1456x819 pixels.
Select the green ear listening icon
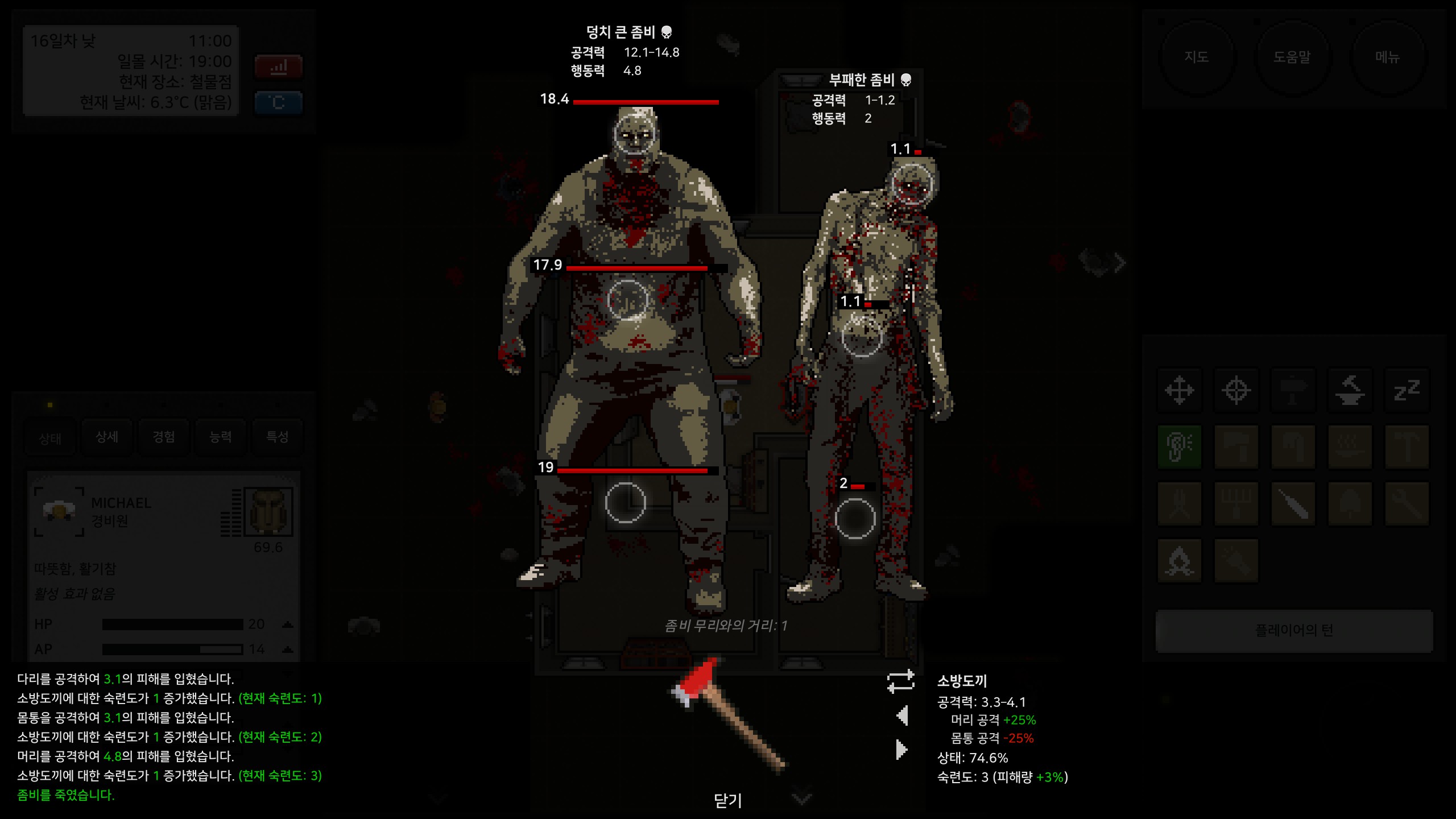click(1180, 446)
